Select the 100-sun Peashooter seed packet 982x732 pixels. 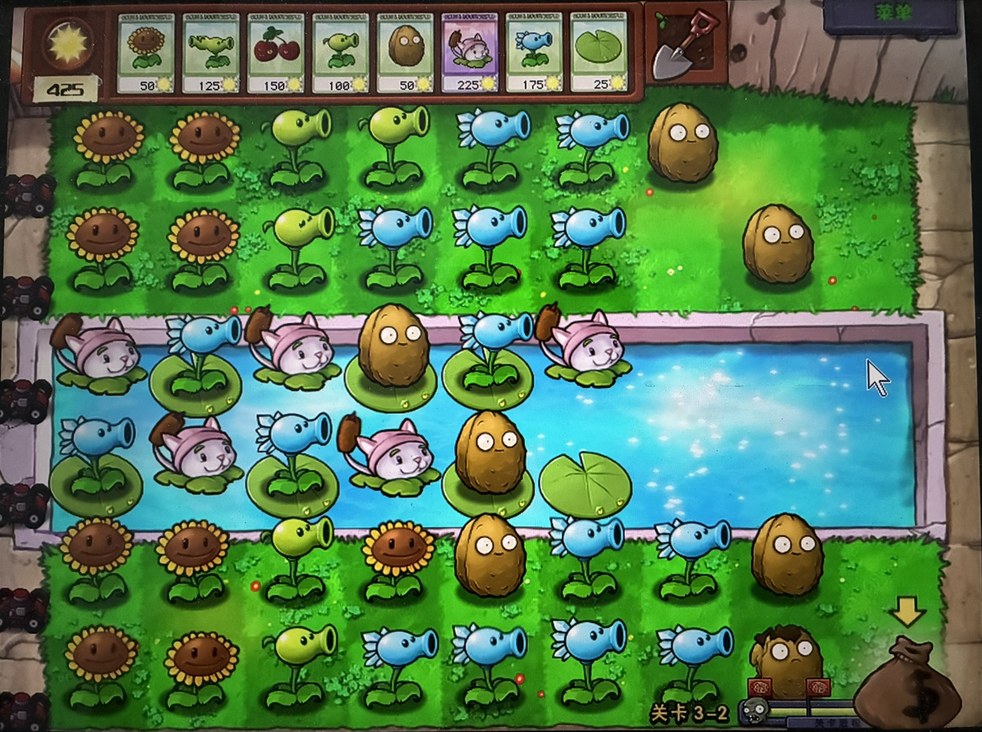click(339, 53)
